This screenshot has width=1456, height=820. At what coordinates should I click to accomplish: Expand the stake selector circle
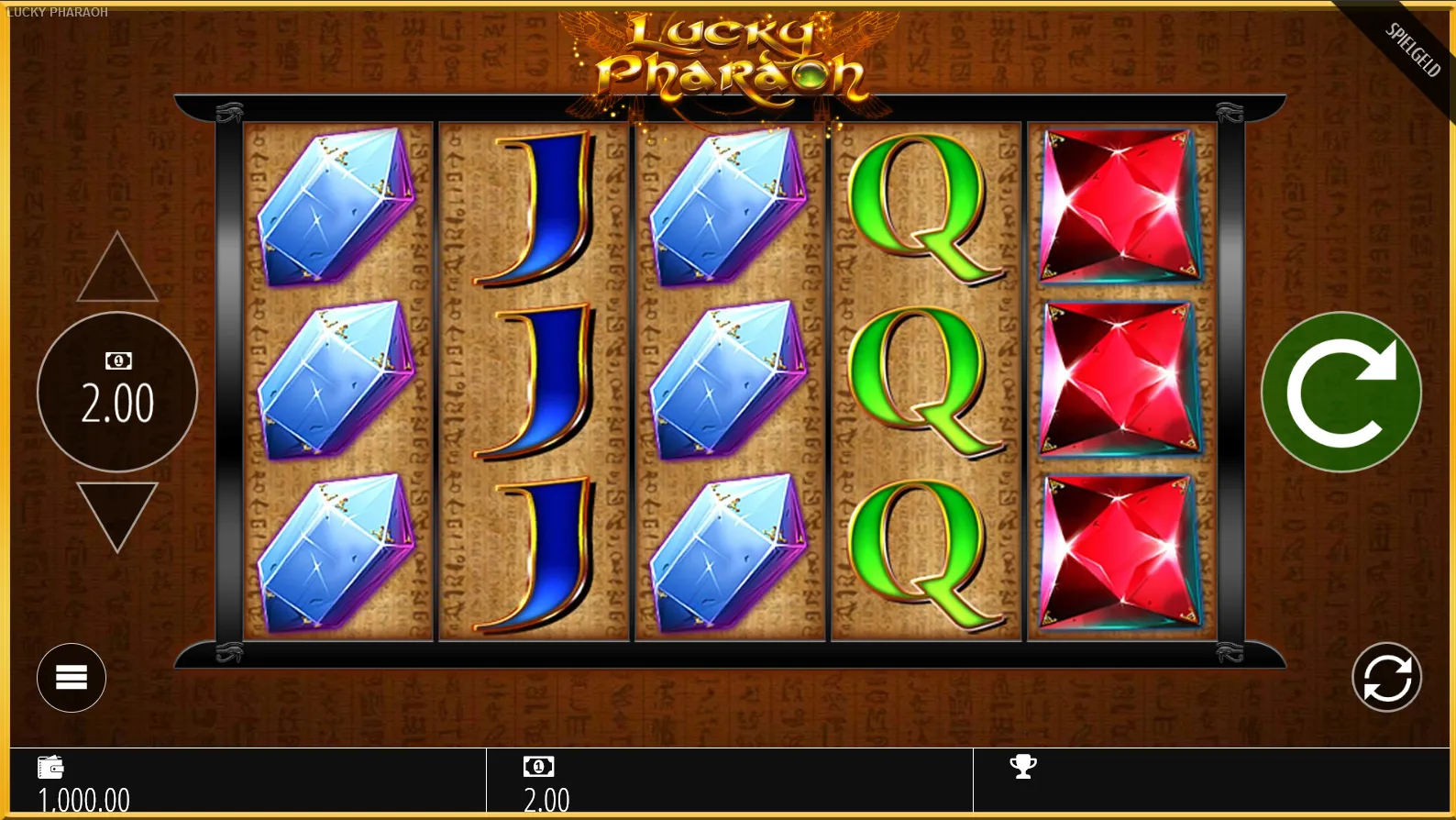(116, 393)
